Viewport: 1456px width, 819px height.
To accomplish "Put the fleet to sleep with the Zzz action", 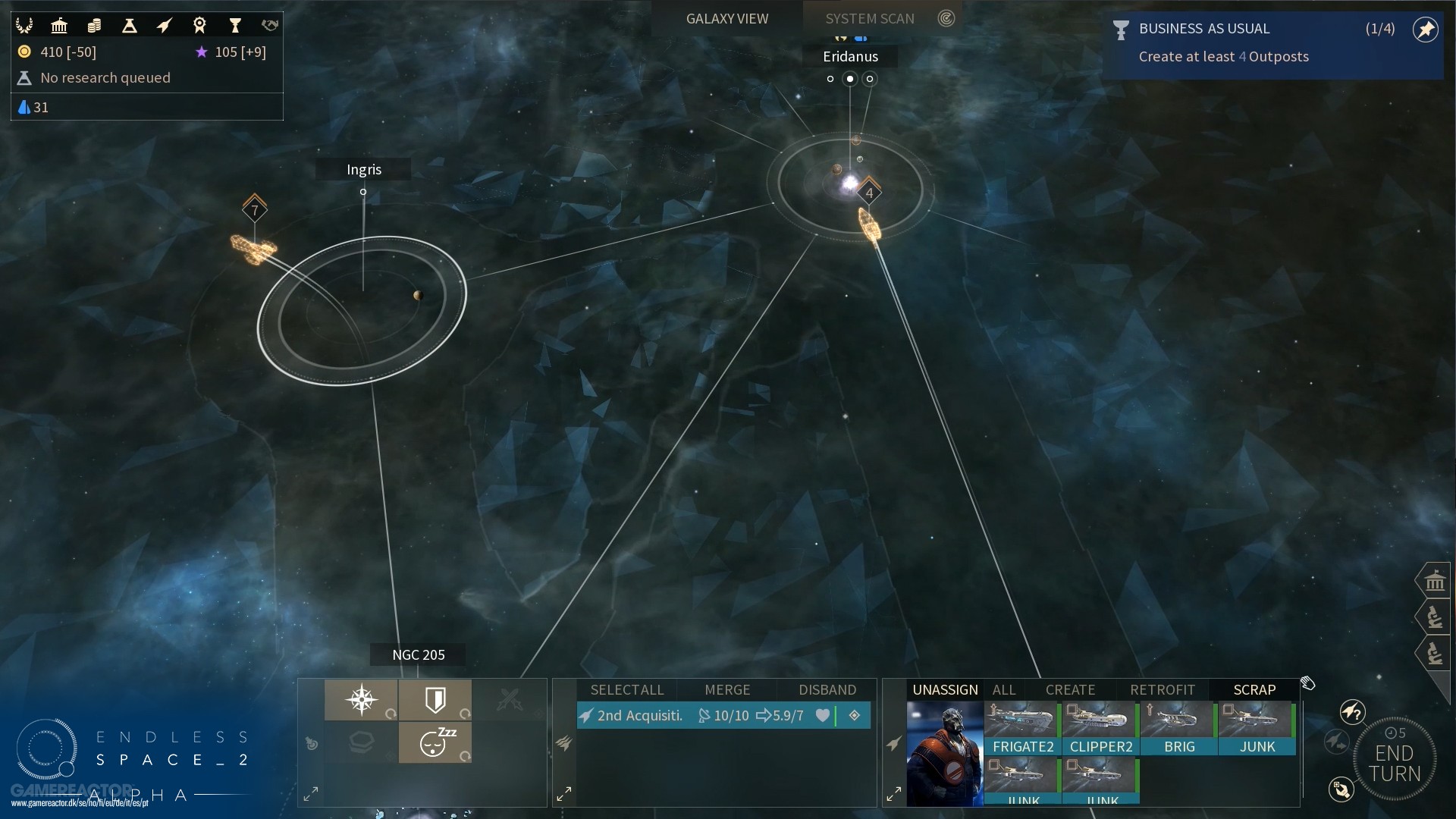I will (435, 743).
